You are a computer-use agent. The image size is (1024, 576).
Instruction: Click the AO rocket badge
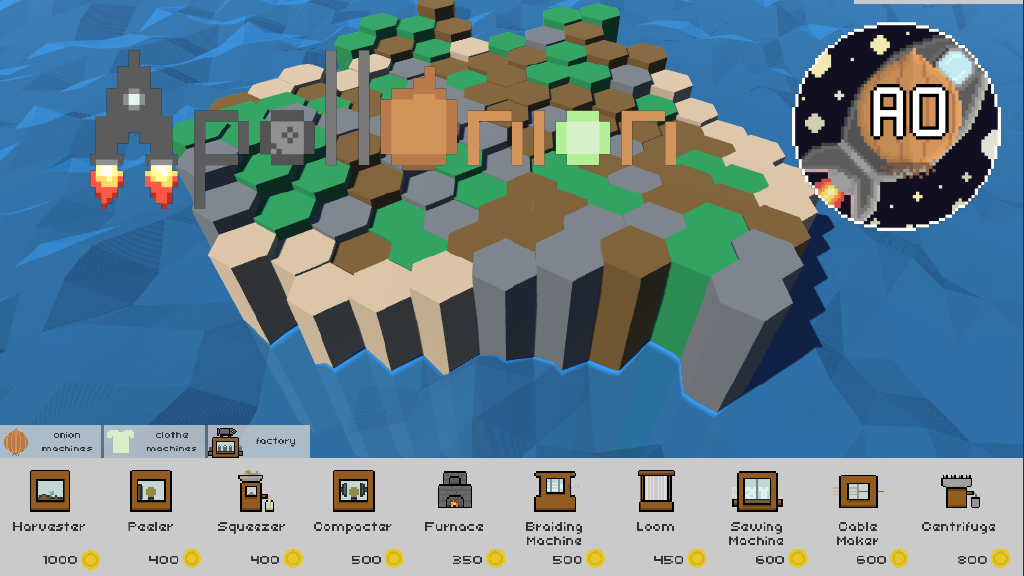click(896, 125)
